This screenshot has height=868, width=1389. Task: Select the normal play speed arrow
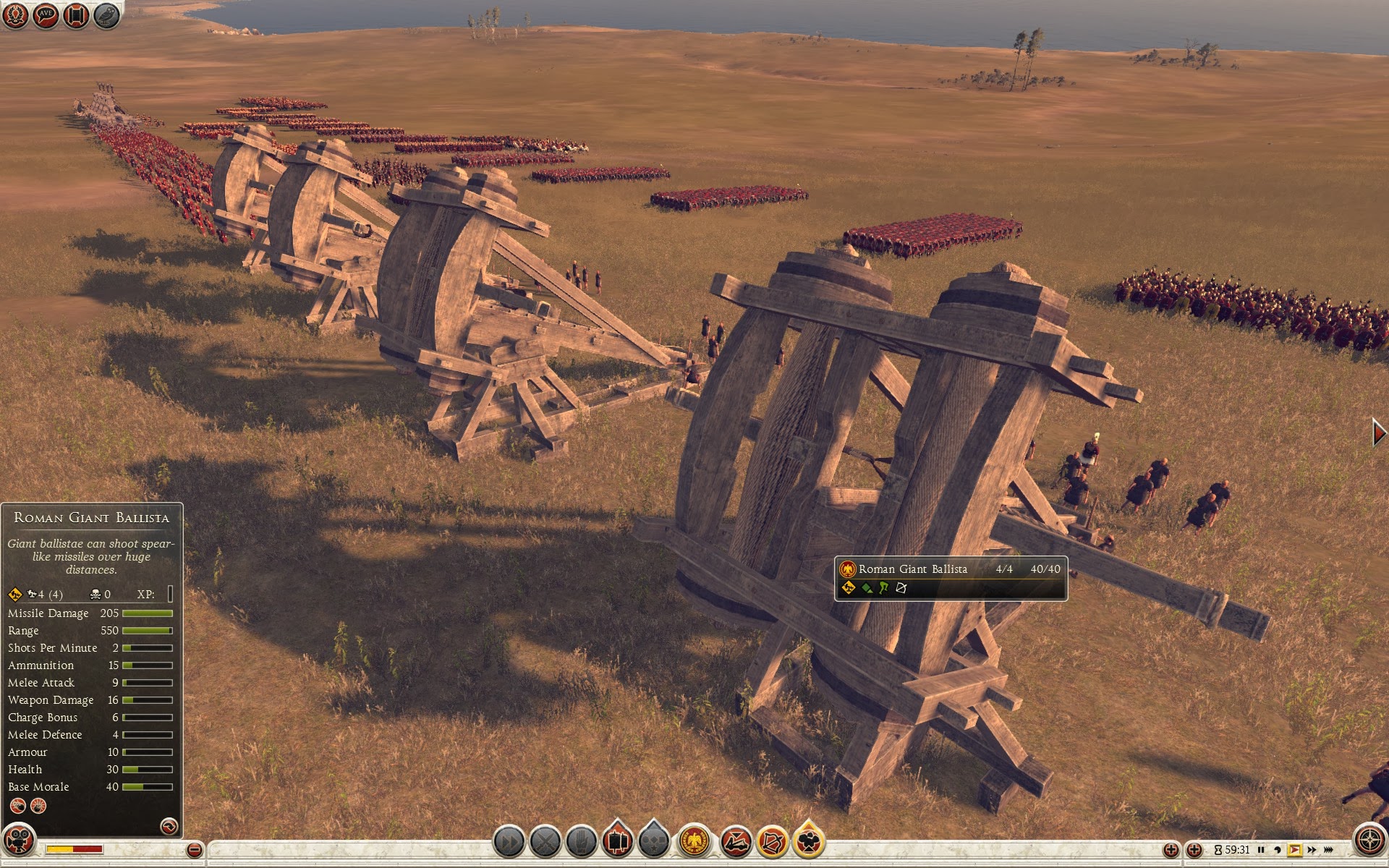[1295, 850]
